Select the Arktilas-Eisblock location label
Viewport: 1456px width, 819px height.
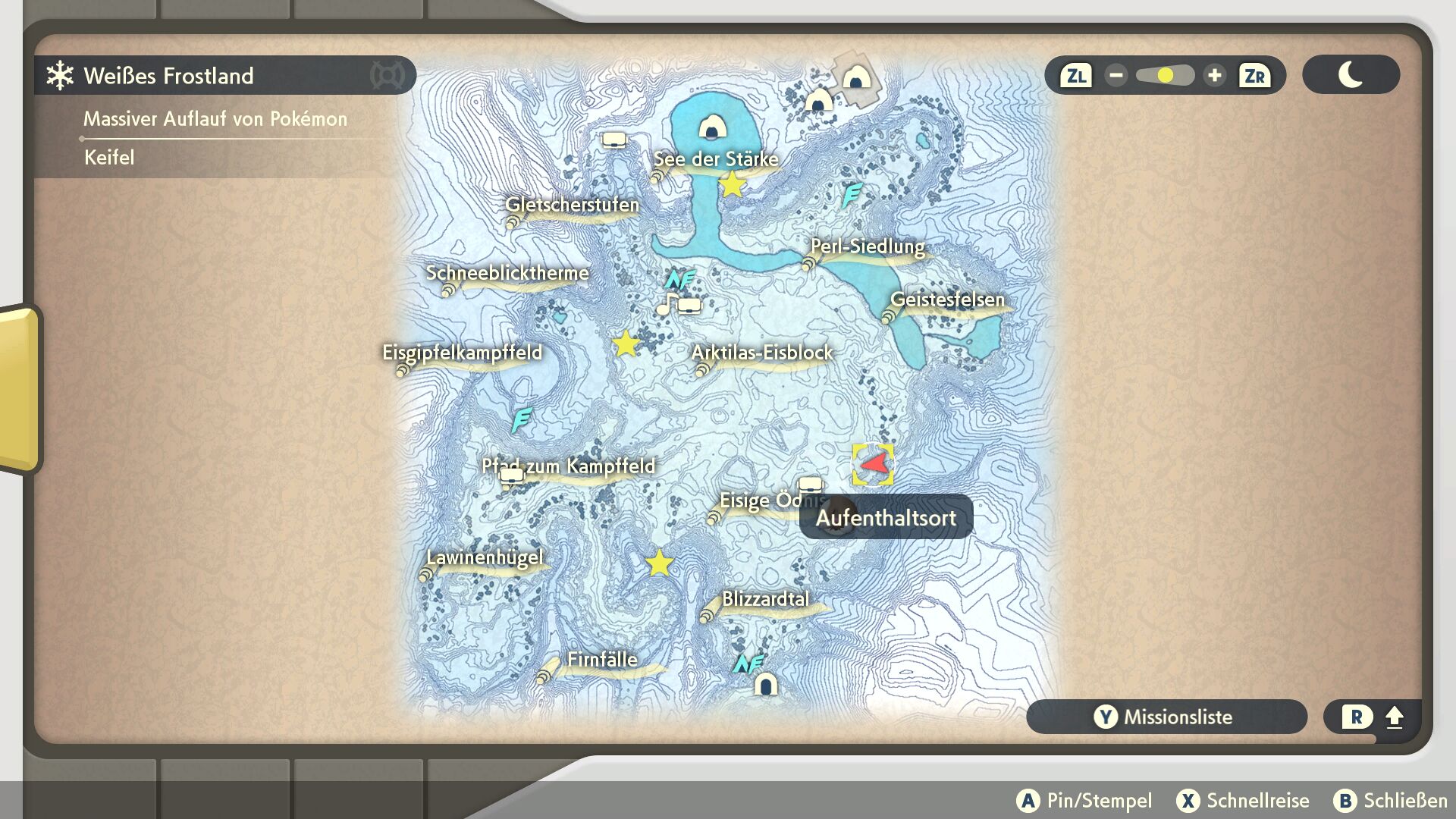pos(761,353)
